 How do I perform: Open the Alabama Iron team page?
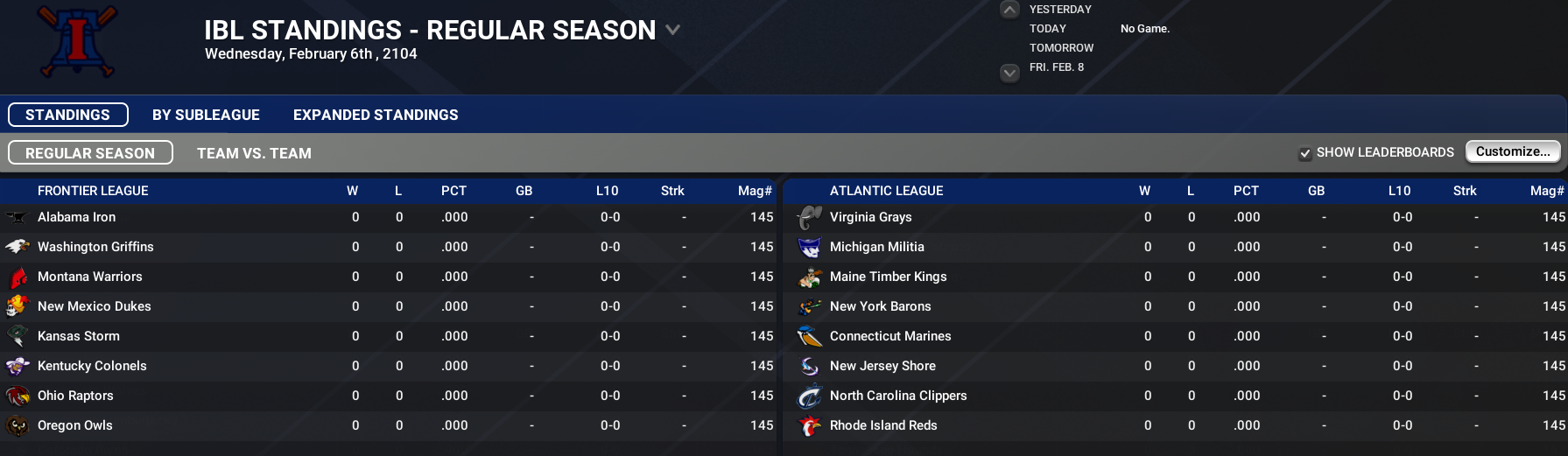pyautogui.click(x=76, y=217)
